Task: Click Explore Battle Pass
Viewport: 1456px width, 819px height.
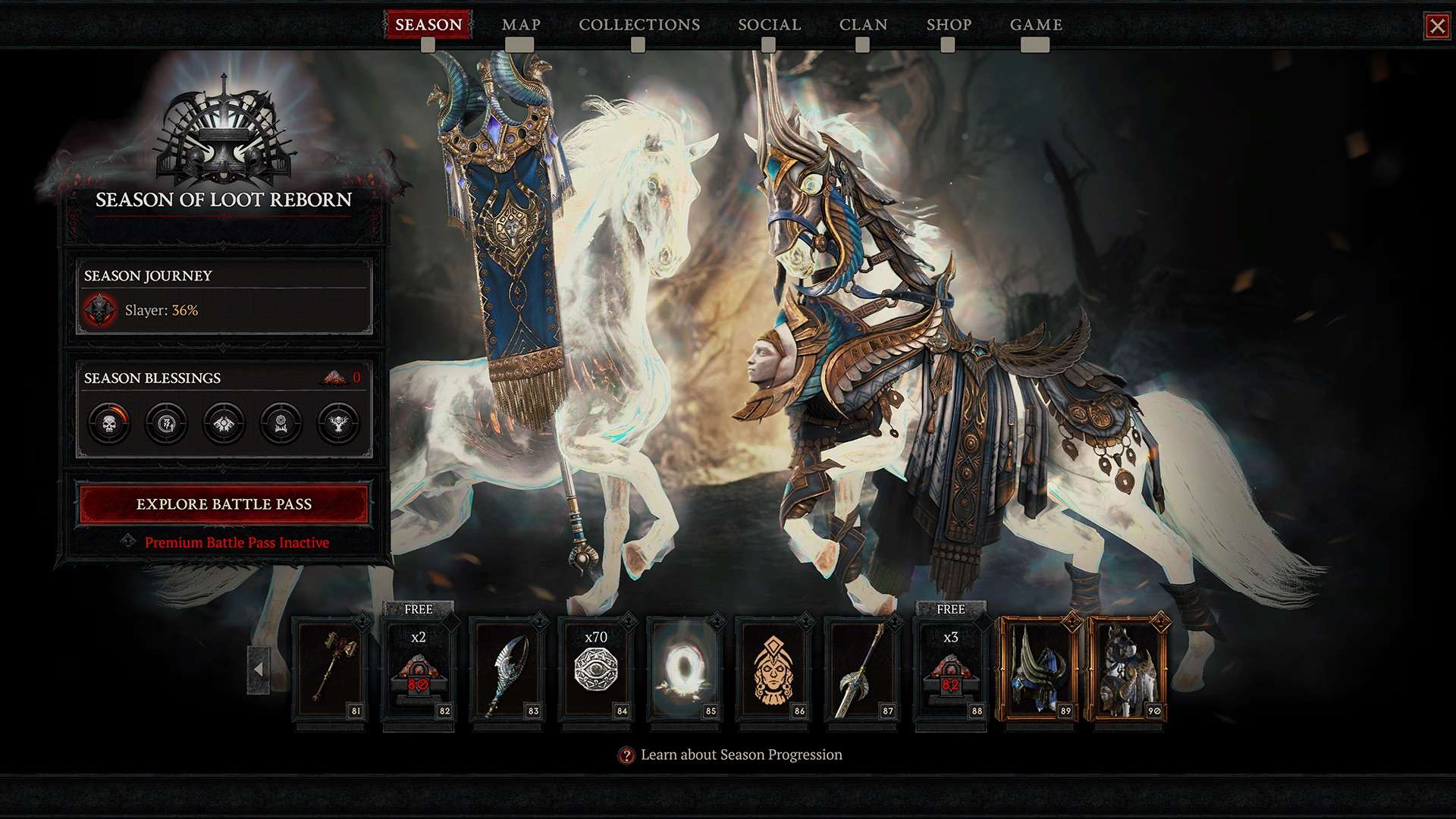Action: point(224,504)
